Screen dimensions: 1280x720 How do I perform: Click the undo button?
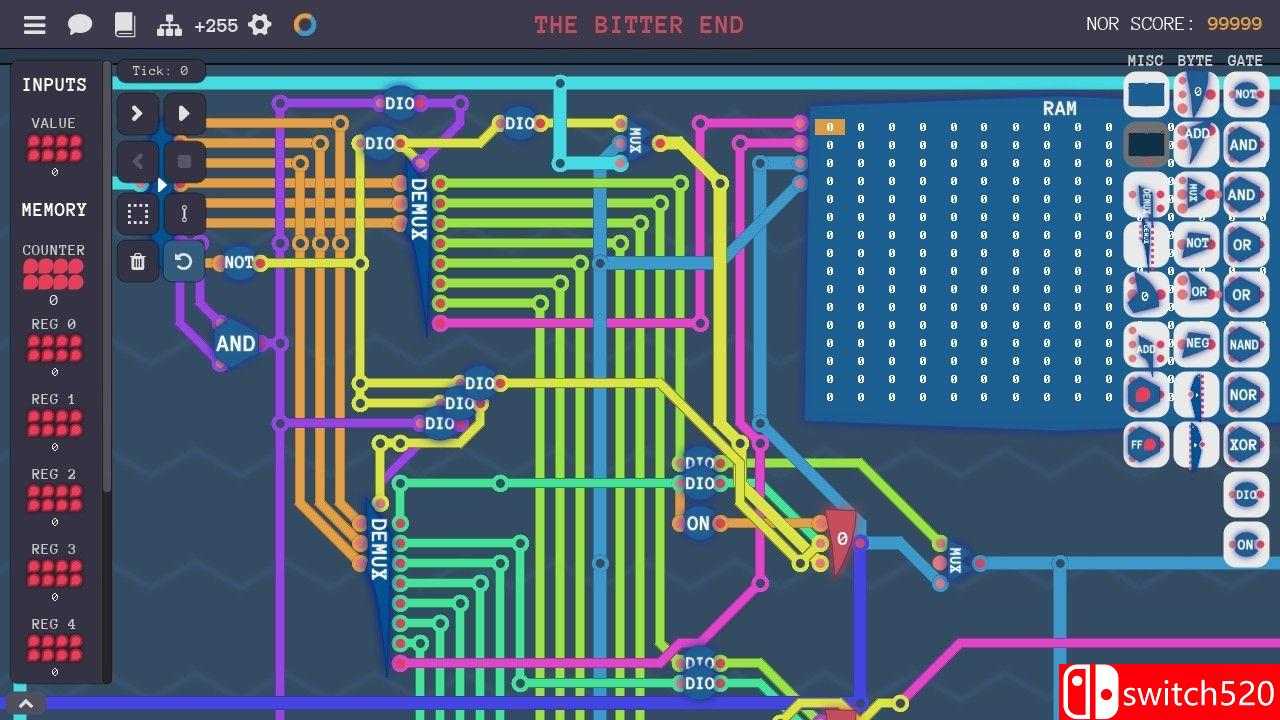coord(185,261)
